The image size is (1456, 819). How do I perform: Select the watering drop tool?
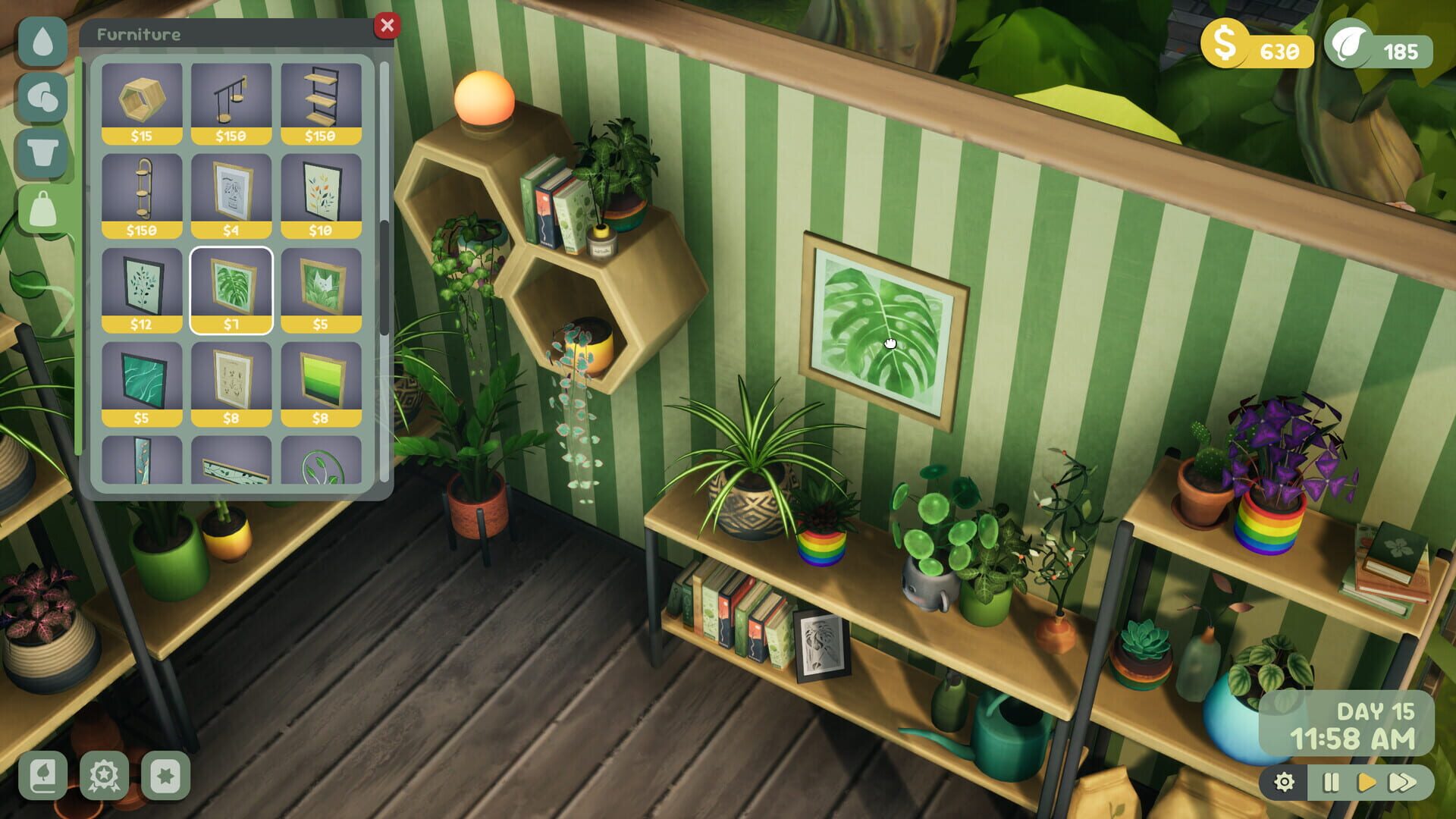pos(43,40)
